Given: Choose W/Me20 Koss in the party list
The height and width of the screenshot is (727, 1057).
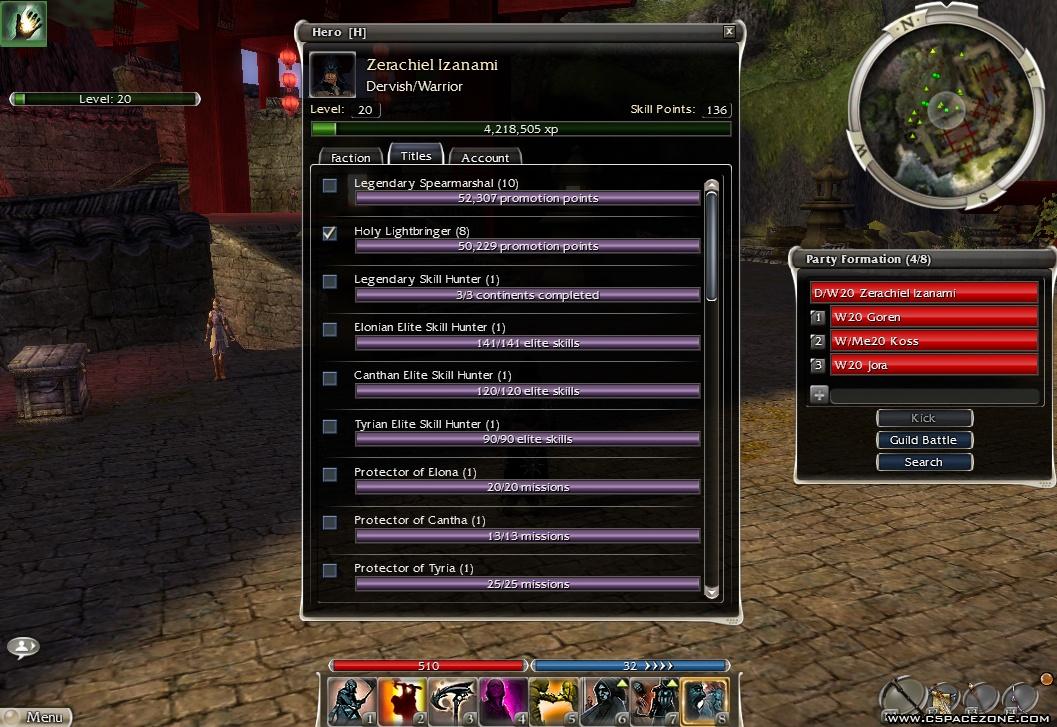Looking at the screenshot, I should click(x=933, y=341).
